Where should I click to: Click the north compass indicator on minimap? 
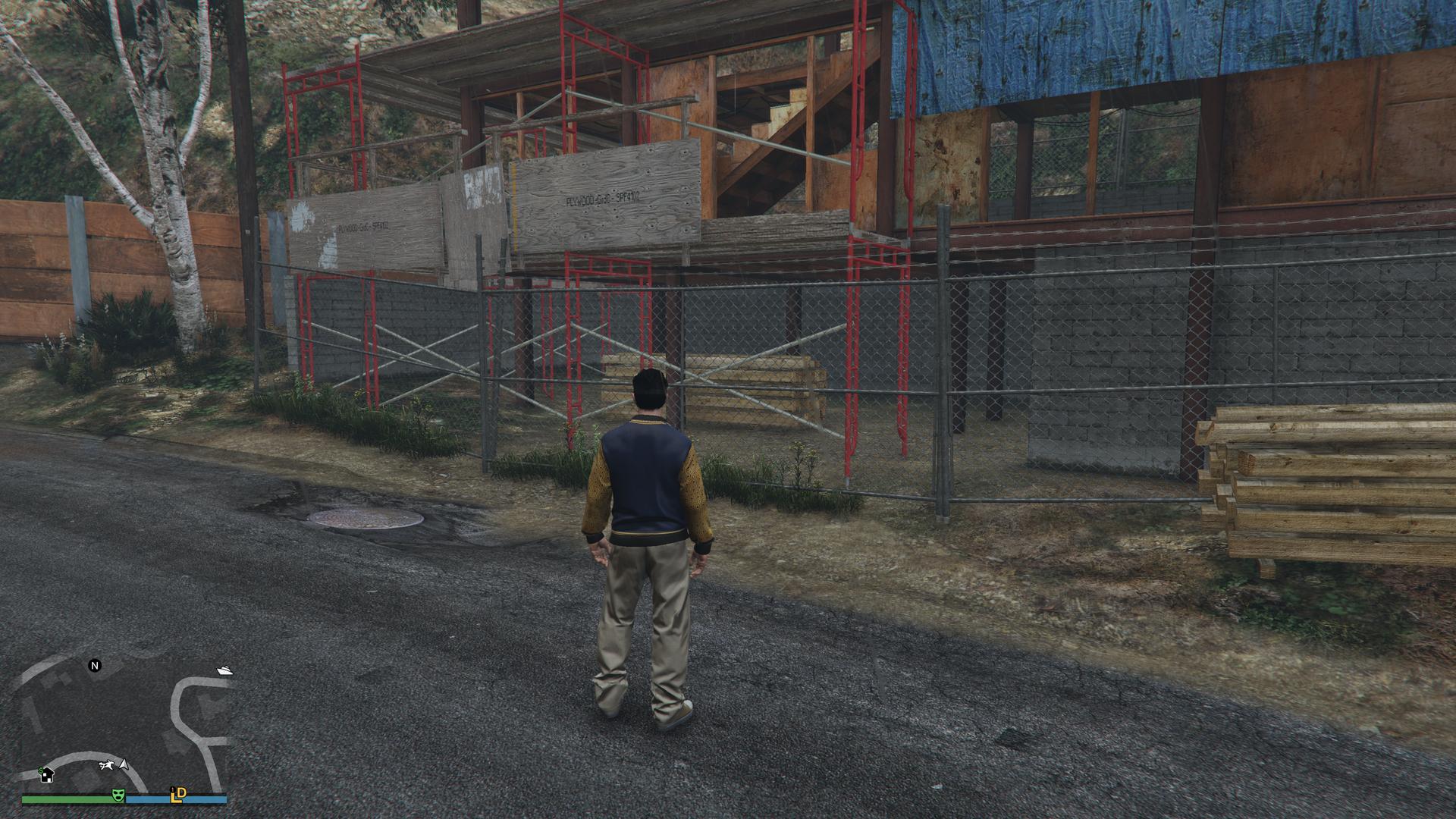[95, 666]
